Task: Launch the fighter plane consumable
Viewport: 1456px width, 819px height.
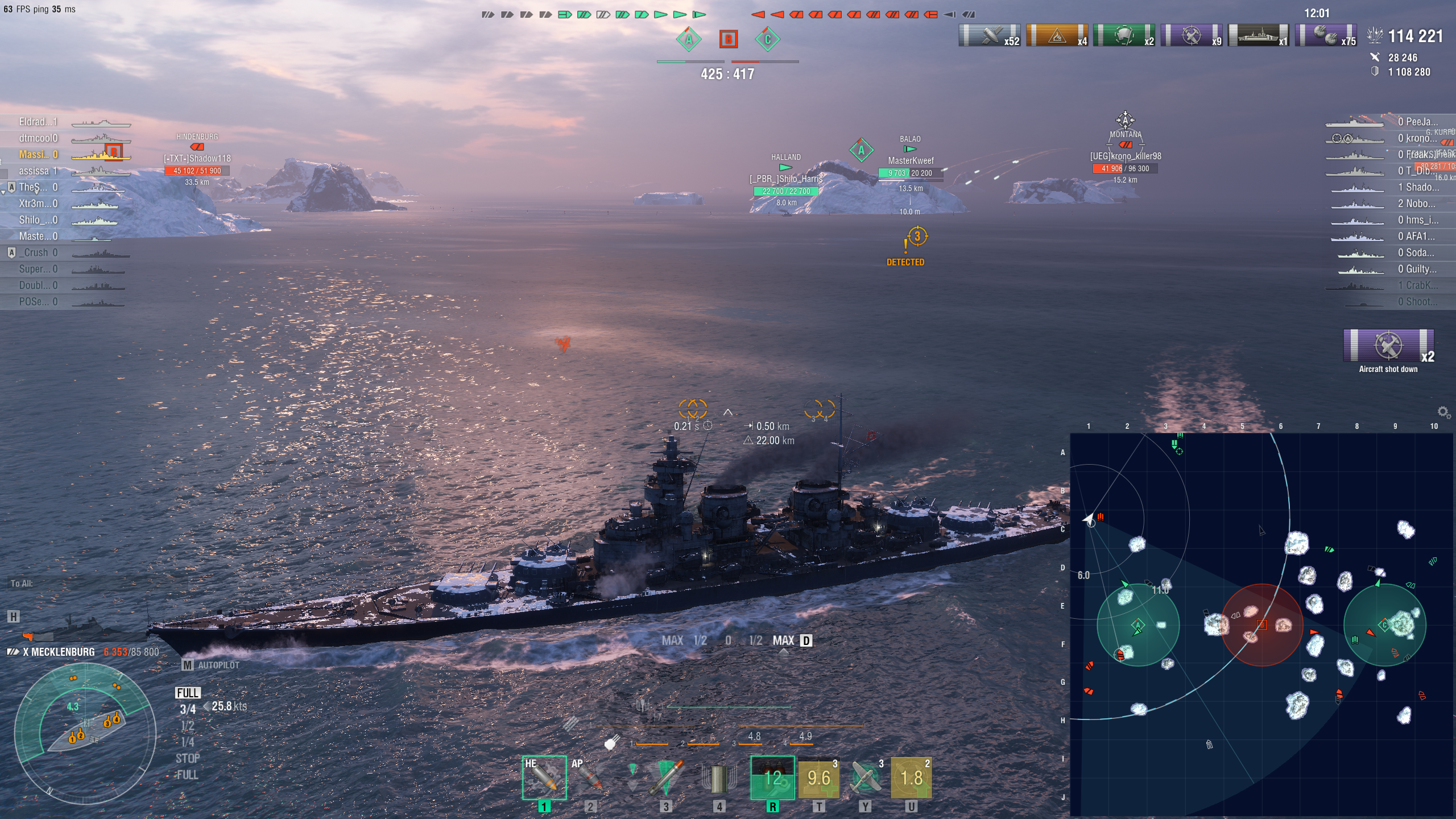Action: 865,777
